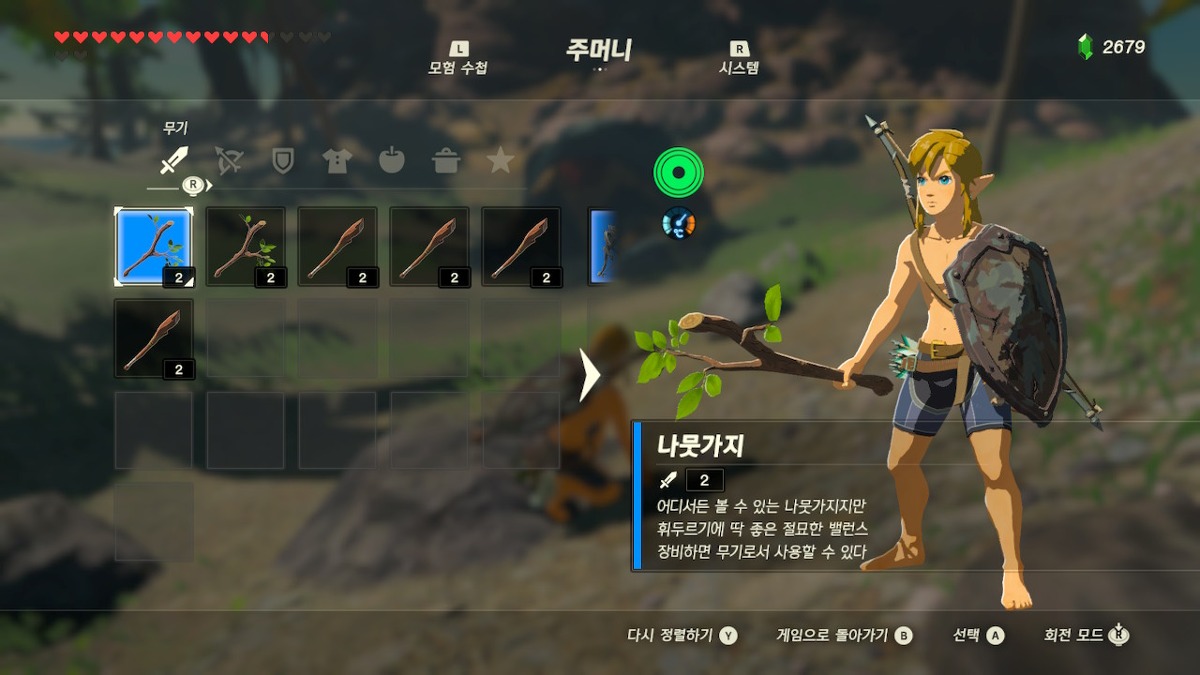Open the 모험 수첩 adventure log page

(458, 60)
